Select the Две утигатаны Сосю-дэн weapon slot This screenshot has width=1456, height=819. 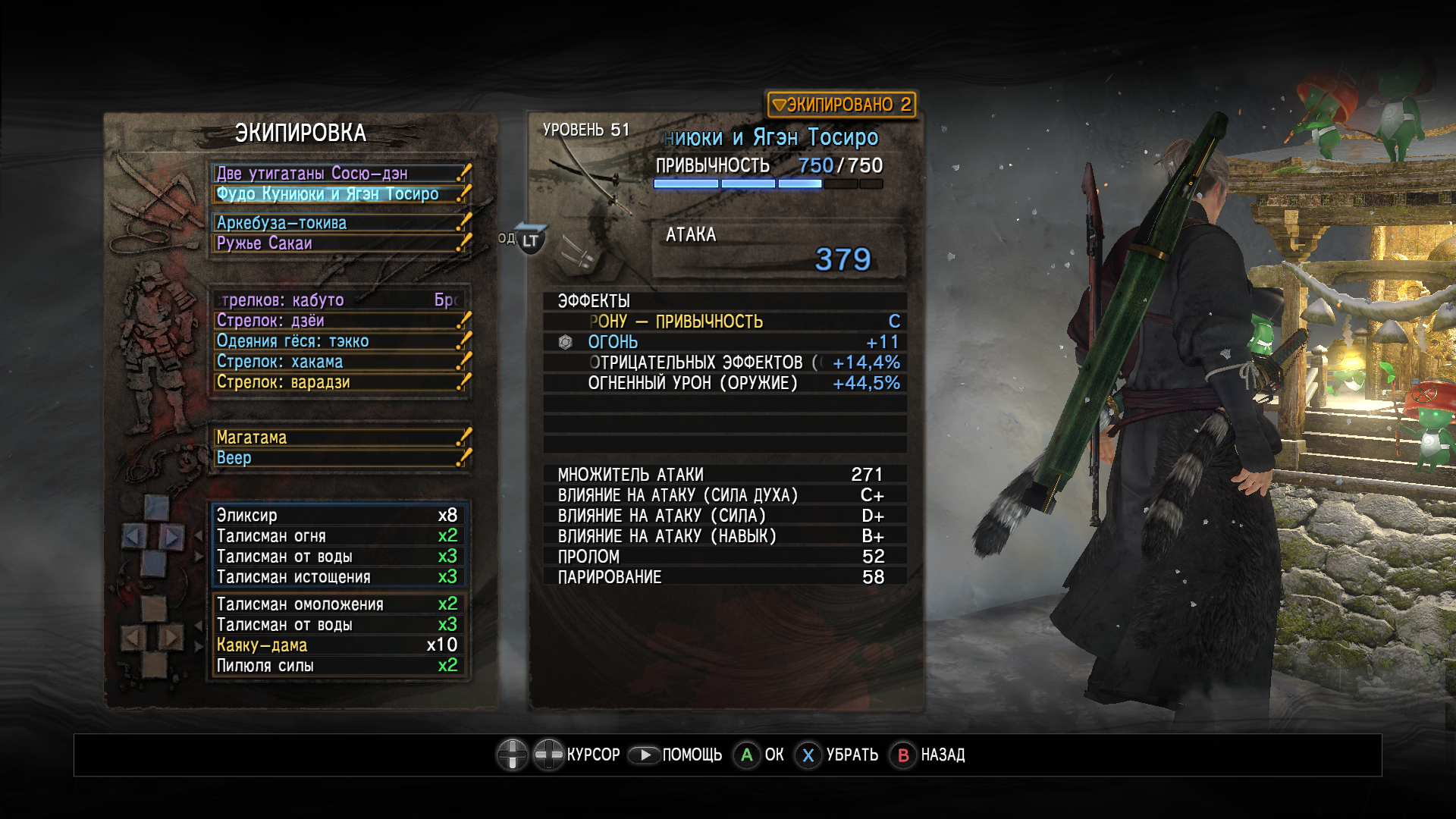click(339, 174)
